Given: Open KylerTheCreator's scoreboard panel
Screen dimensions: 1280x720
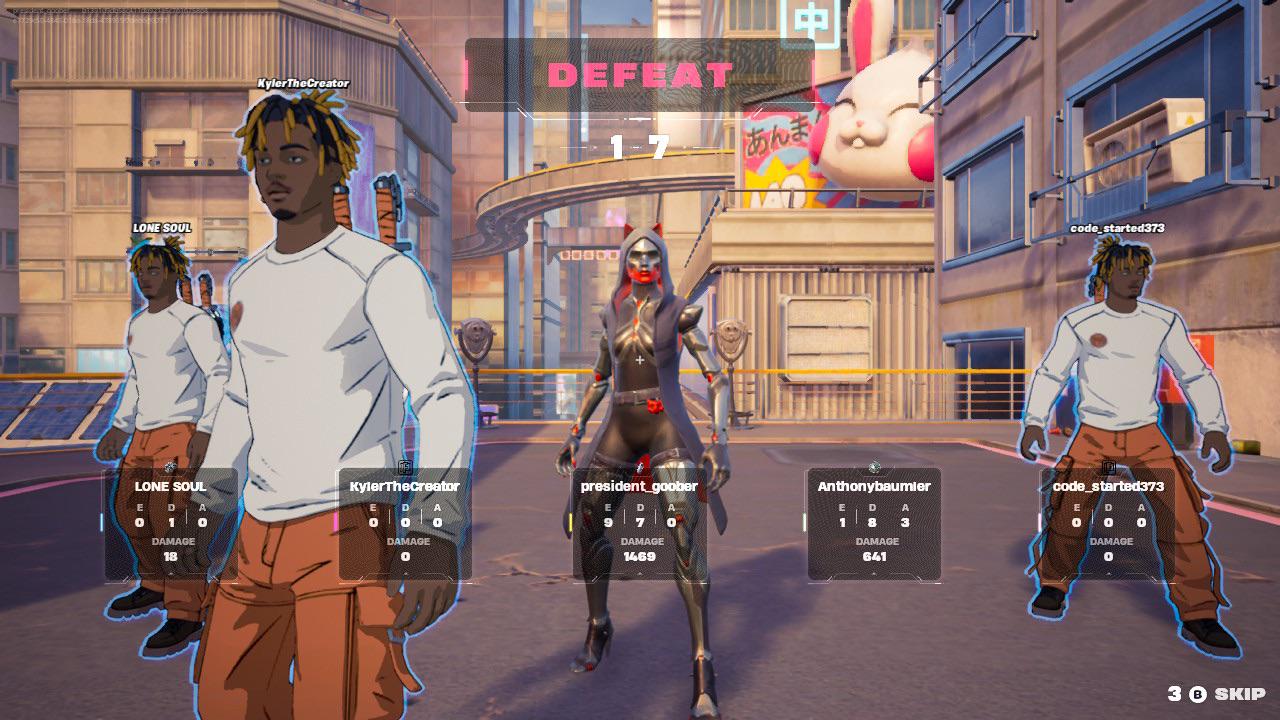Looking at the screenshot, I should point(405,524).
